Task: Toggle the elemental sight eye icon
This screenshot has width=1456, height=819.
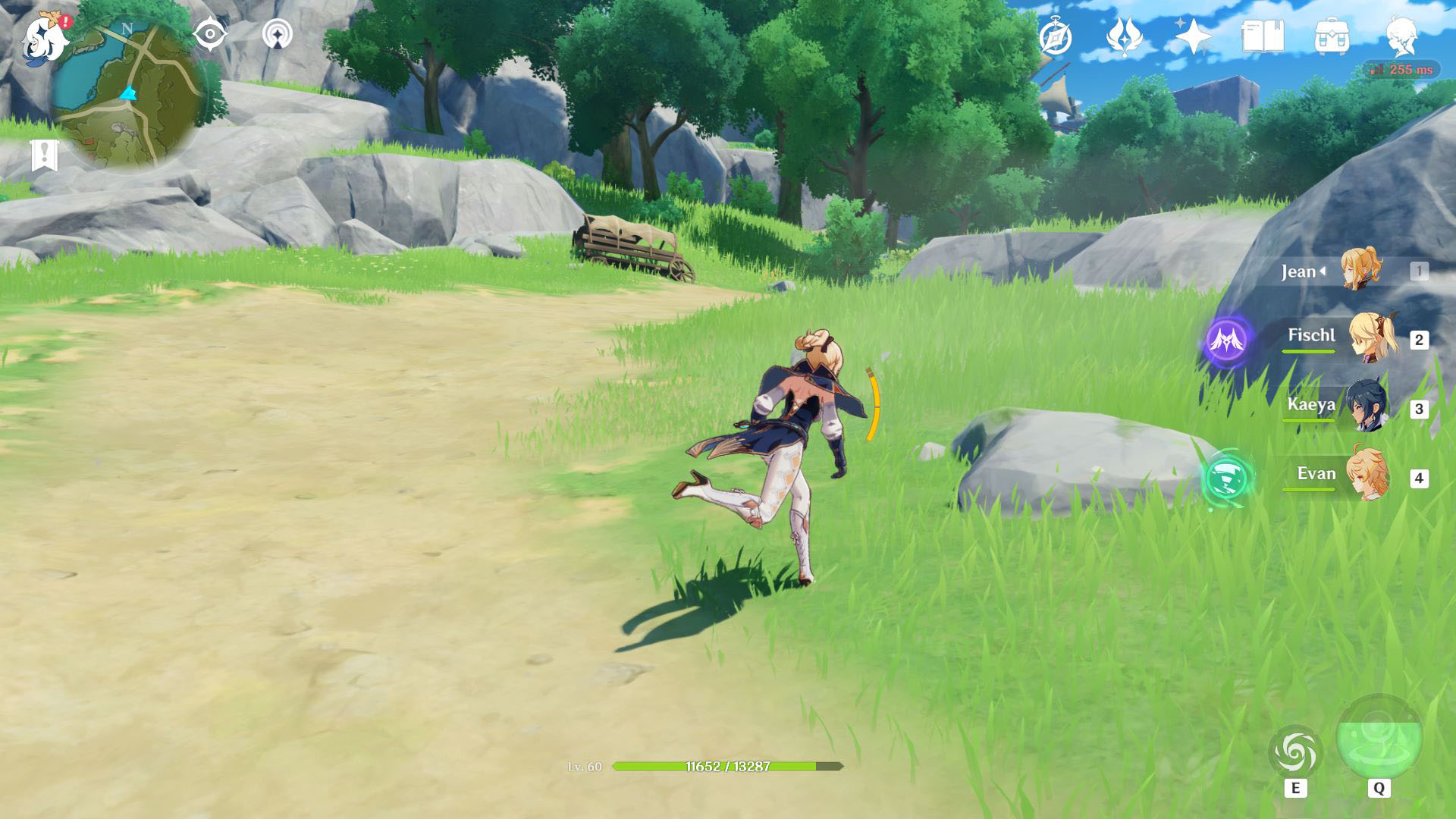Action: [210, 35]
